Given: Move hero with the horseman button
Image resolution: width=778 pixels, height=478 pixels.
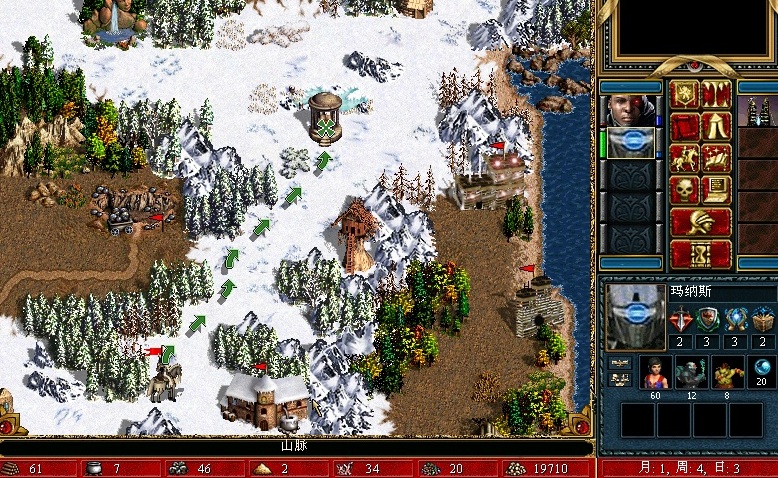Looking at the screenshot, I should pyautogui.click(x=684, y=159).
